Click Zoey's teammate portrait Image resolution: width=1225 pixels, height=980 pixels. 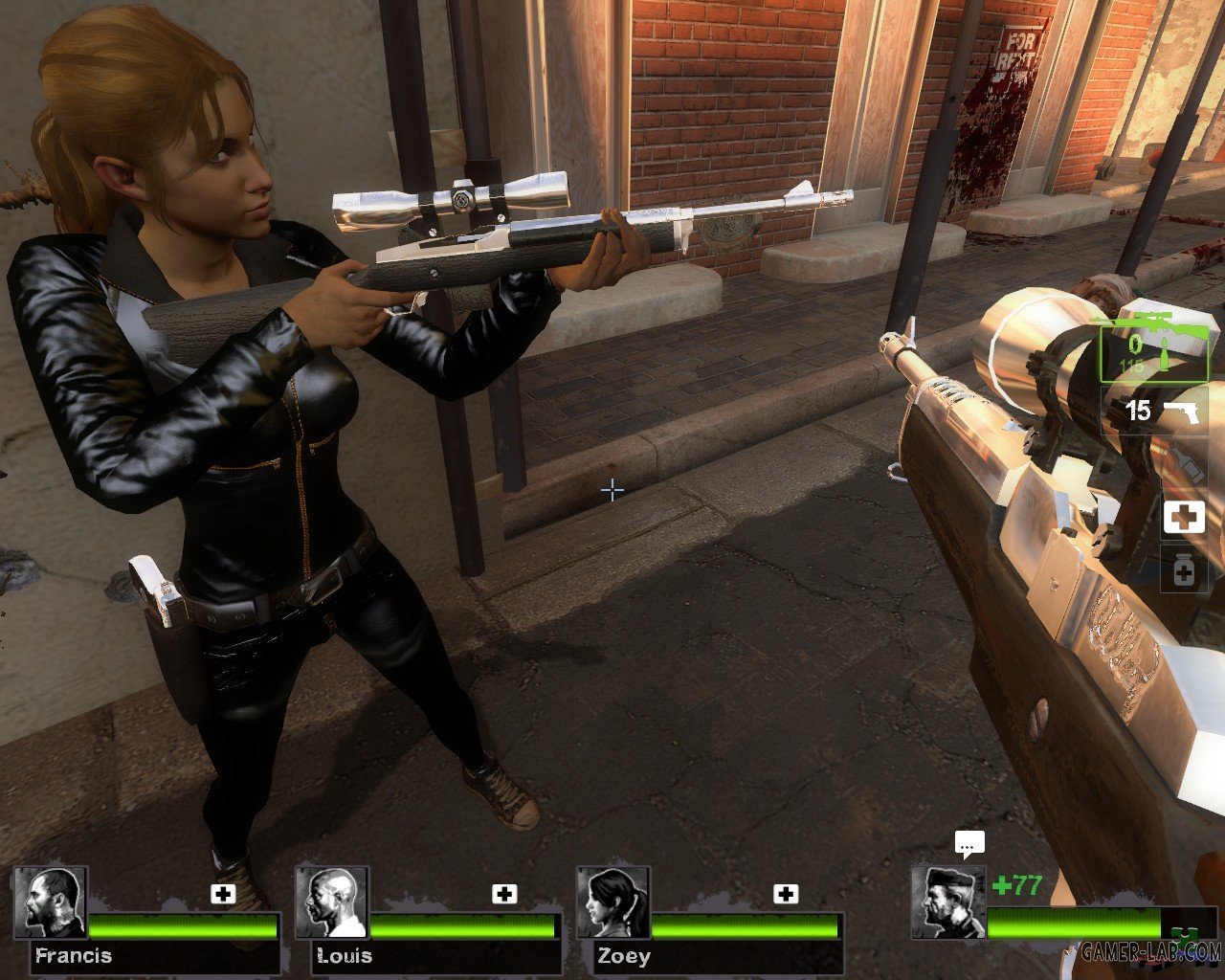(613, 902)
